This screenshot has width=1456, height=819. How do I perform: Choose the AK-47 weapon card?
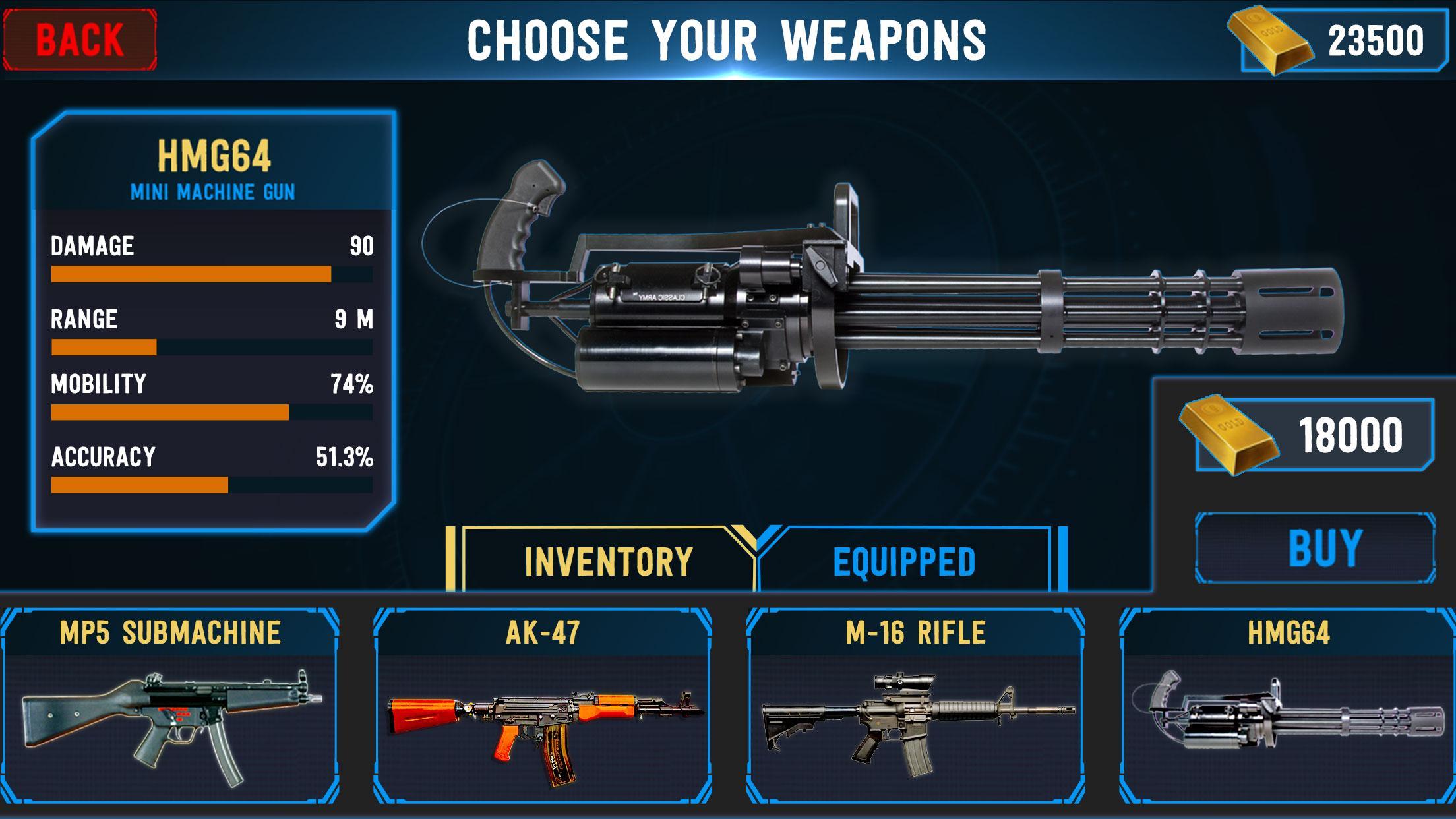pos(543,706)
